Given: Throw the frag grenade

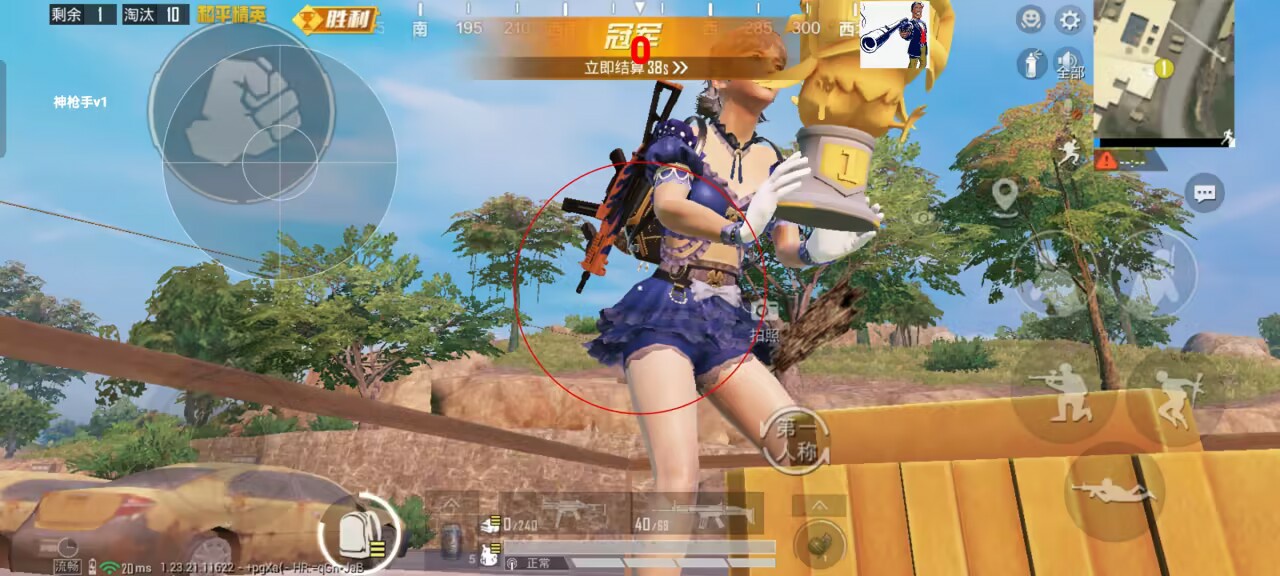Looking at the screenshot, I should pyautogui.click(x=819, y=543).
